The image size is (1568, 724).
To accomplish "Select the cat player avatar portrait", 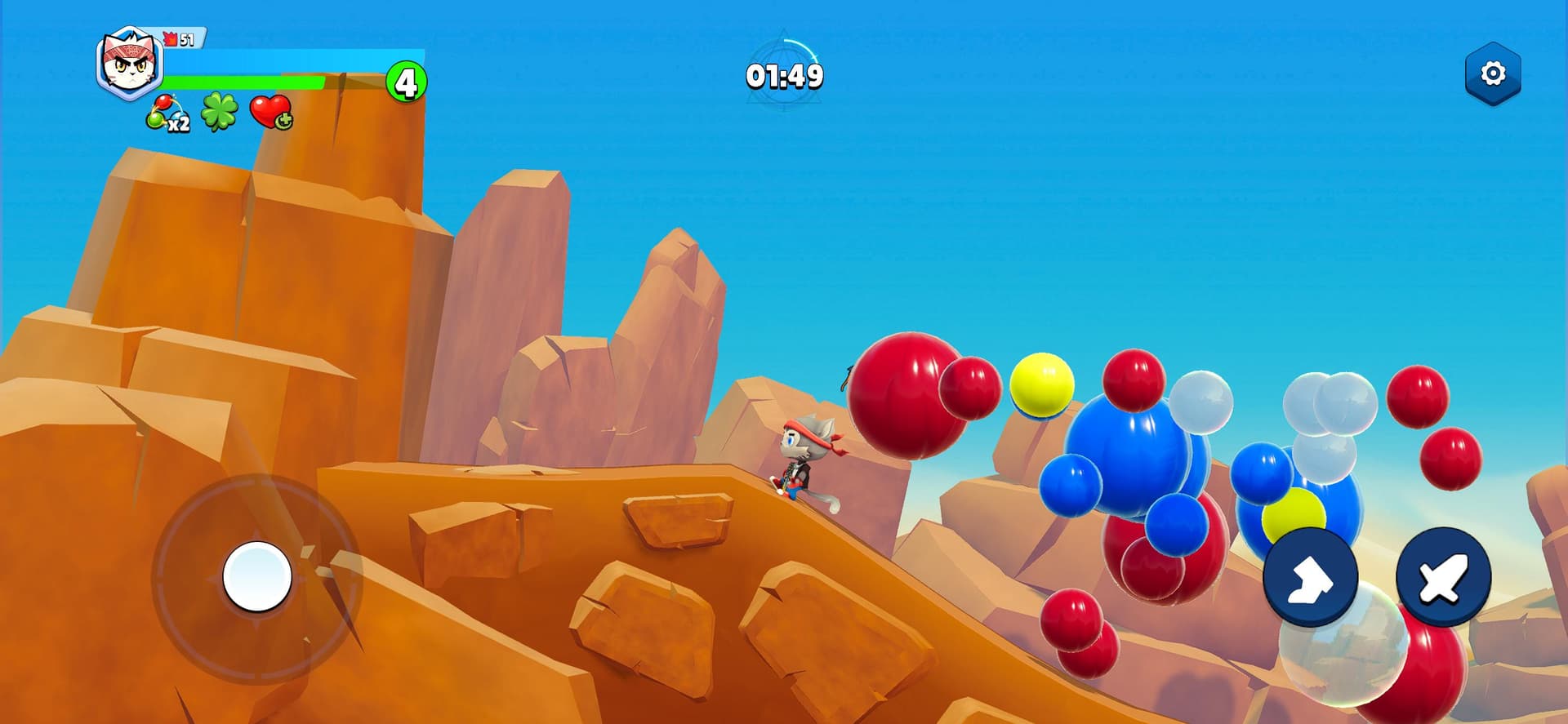I will [129, 64].
